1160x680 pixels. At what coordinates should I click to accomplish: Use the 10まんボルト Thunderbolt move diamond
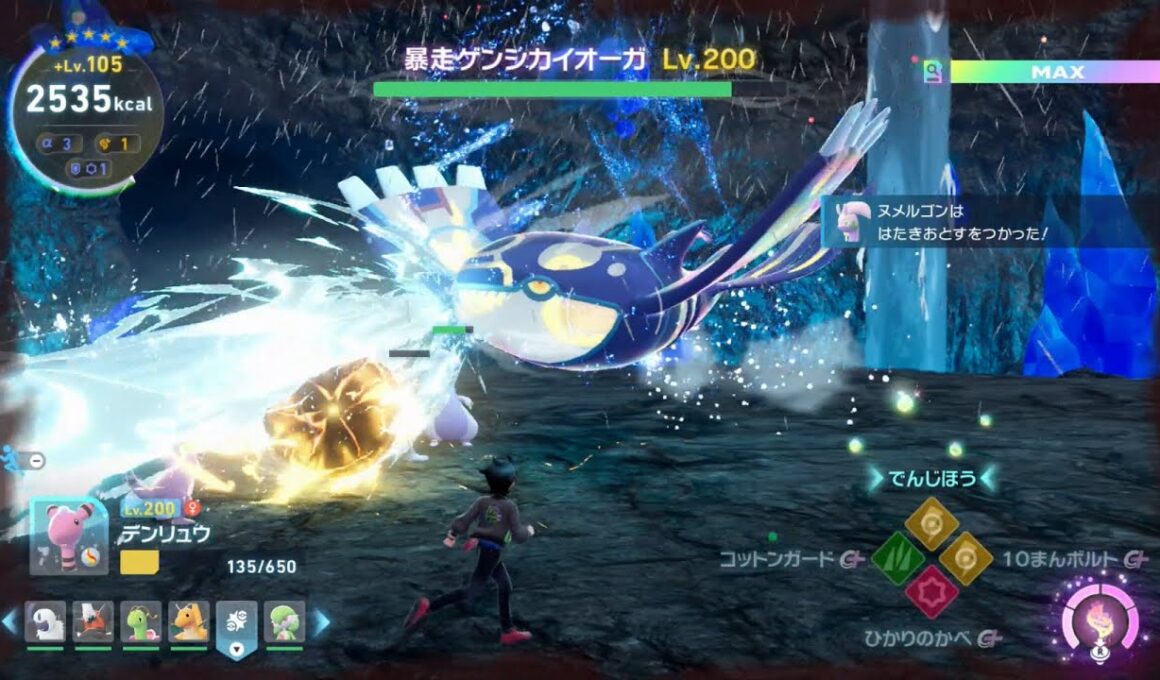pos(967,558)
